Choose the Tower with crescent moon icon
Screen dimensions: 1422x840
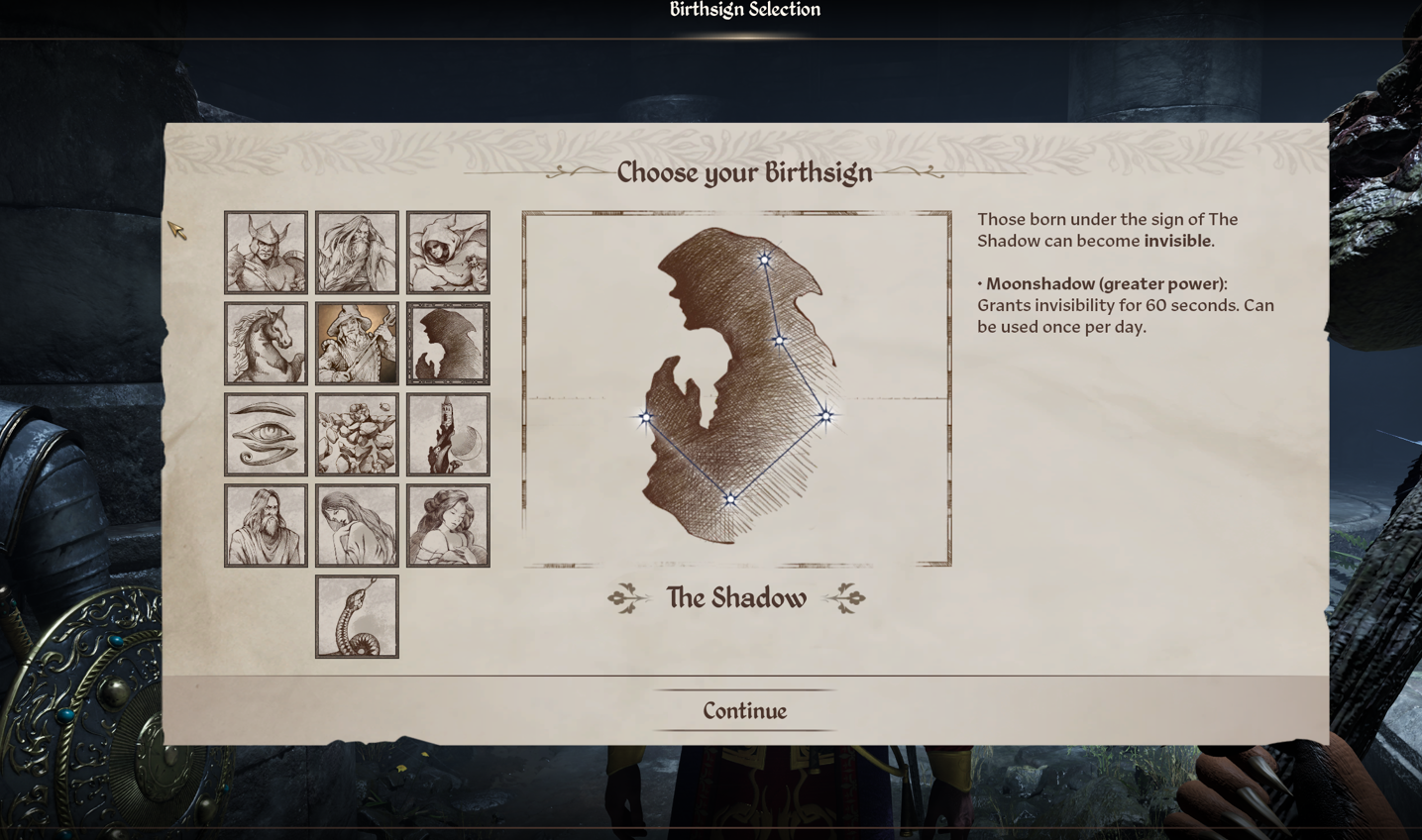click(x=448, y=433)
